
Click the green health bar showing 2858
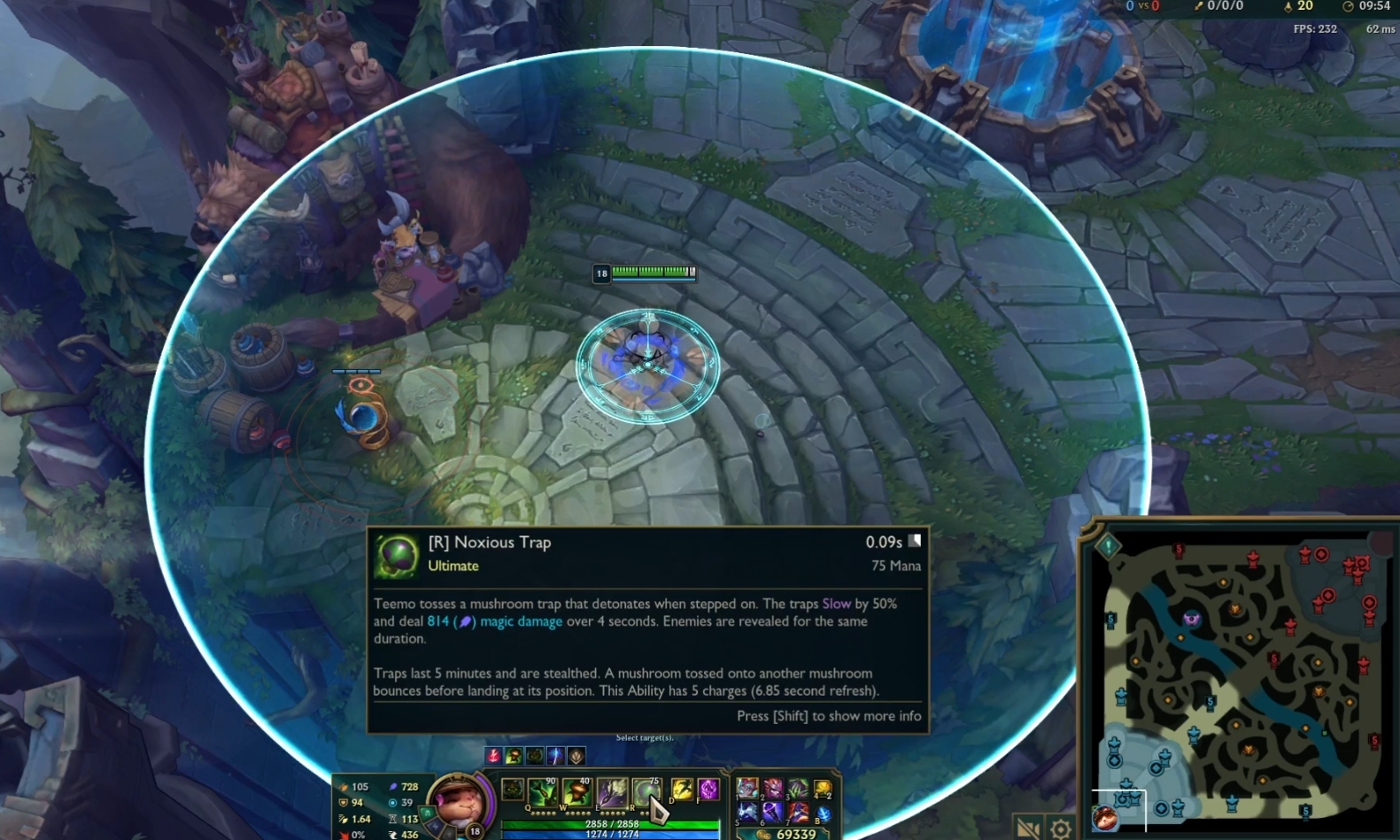[613, 823]
